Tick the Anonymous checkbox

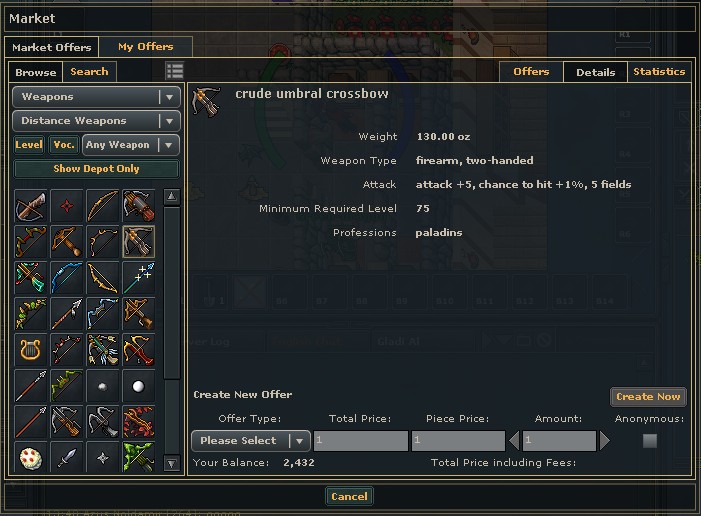(650, 441)
